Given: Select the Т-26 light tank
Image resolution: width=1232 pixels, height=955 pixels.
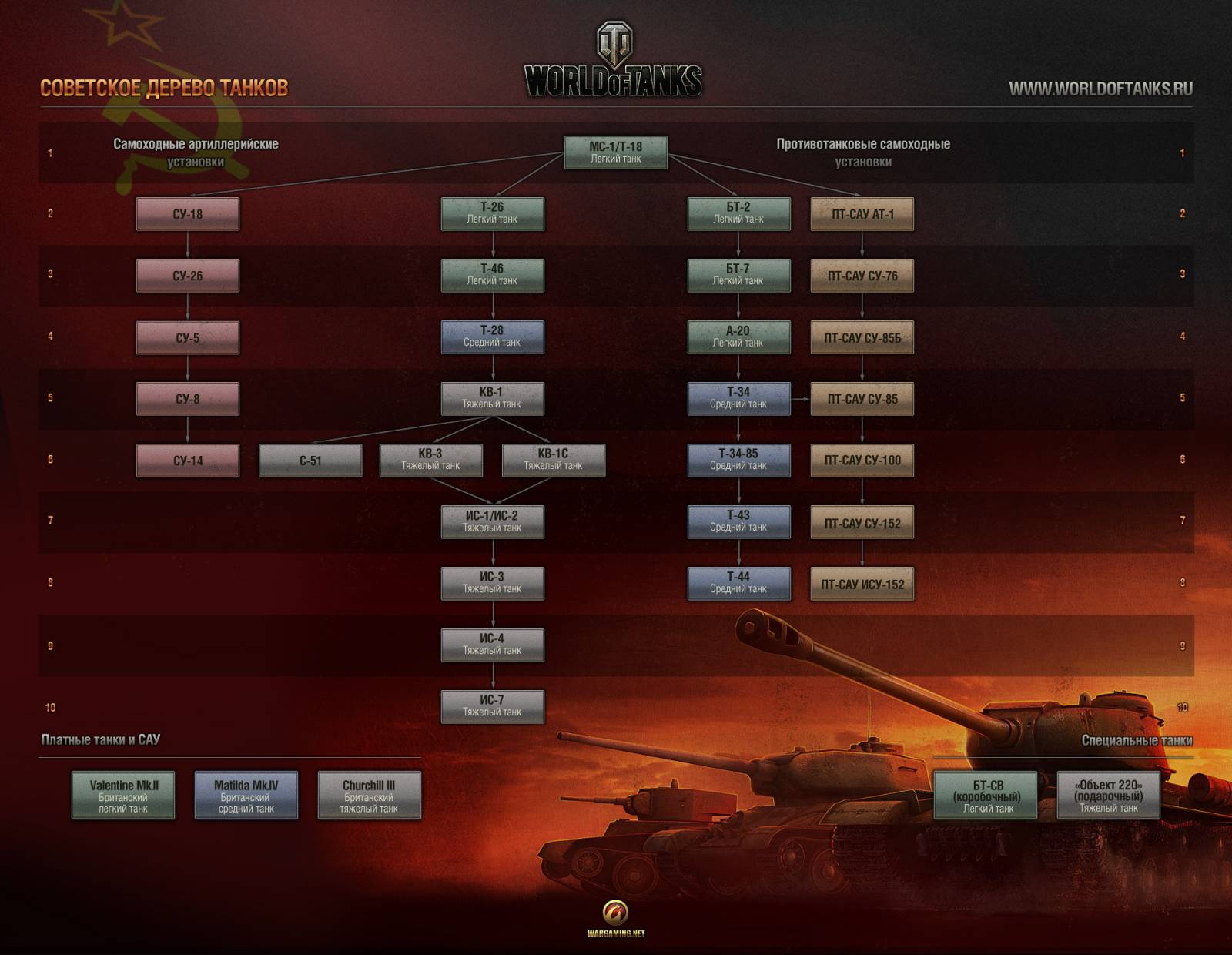Looking at the screenshot, I should 492,213.
